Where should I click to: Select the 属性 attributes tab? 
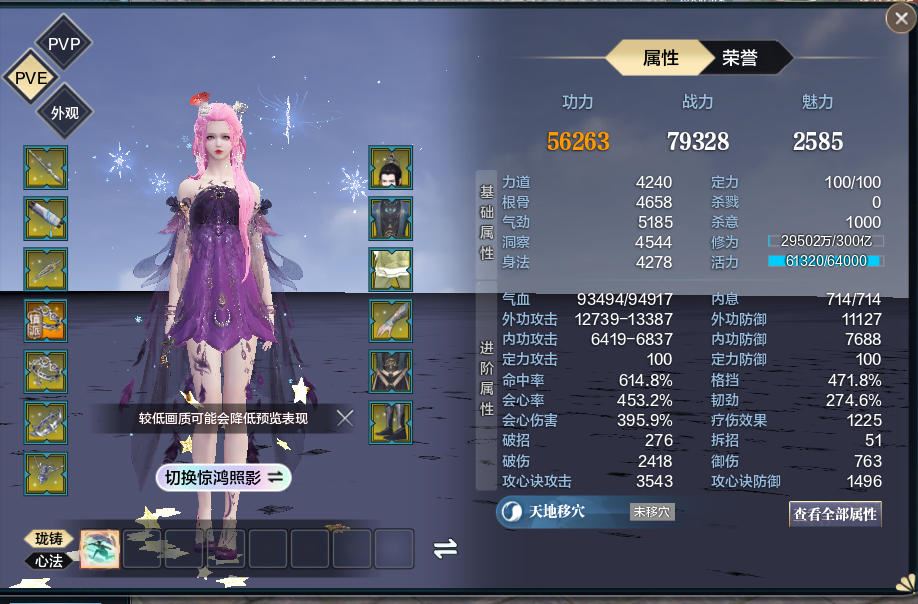(659, 58)
